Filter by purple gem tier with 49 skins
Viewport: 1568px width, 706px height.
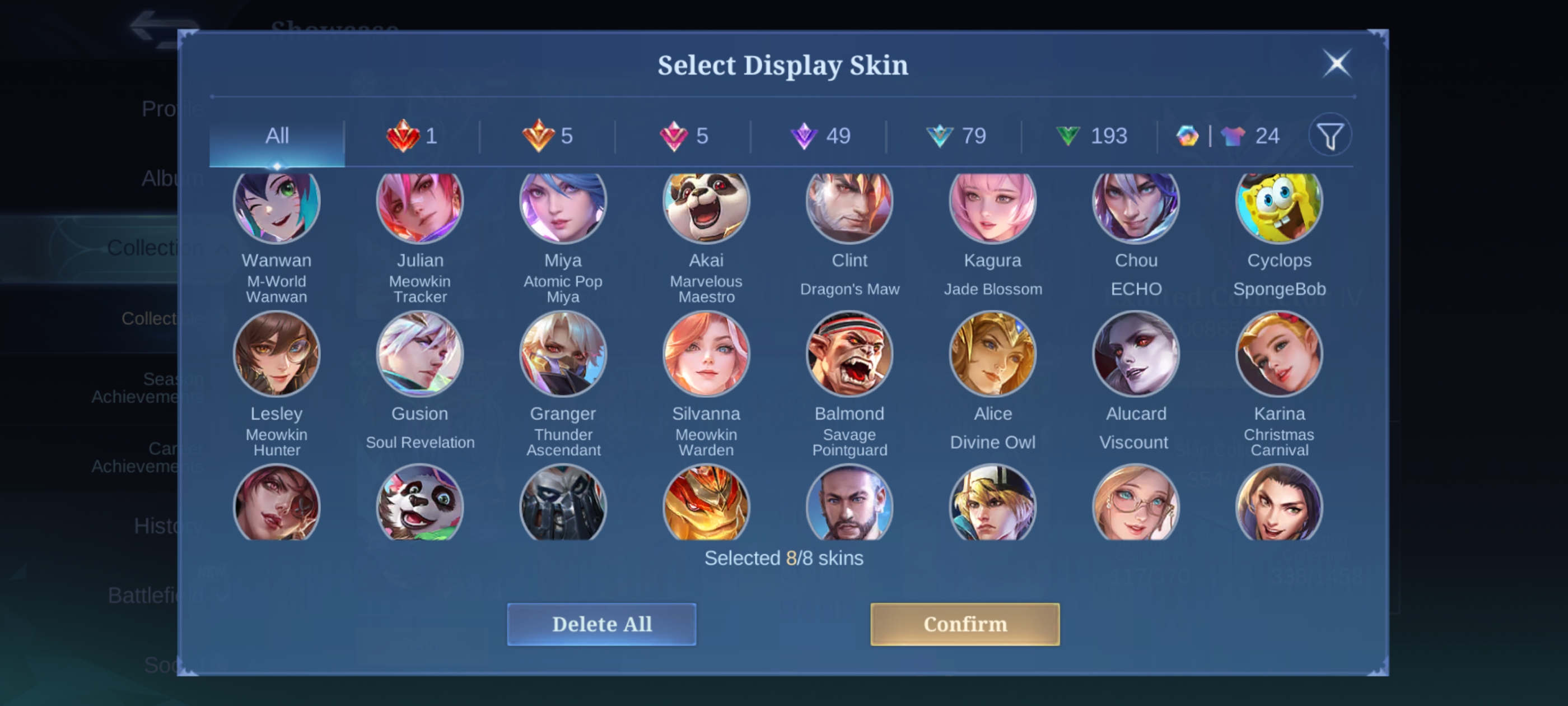tap(819, 136)
